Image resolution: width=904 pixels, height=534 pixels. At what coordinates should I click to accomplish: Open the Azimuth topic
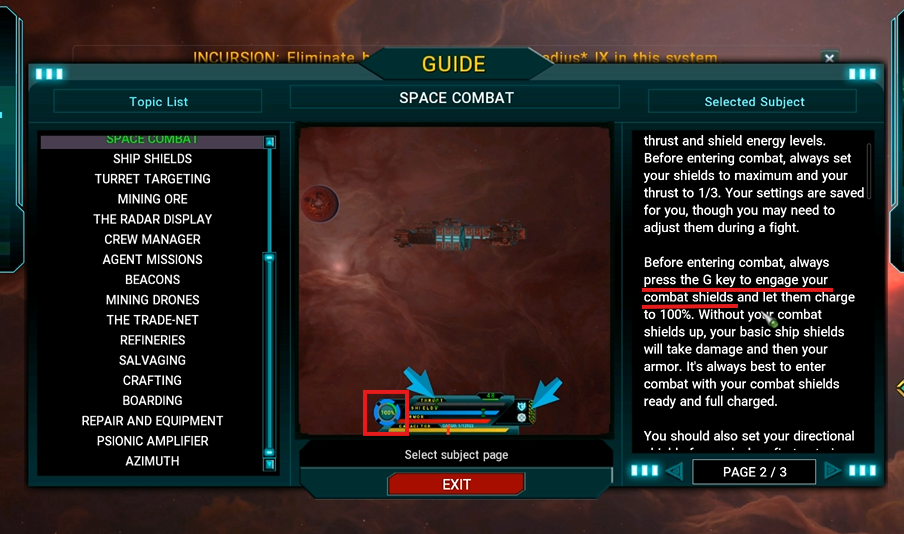[152, 461]
